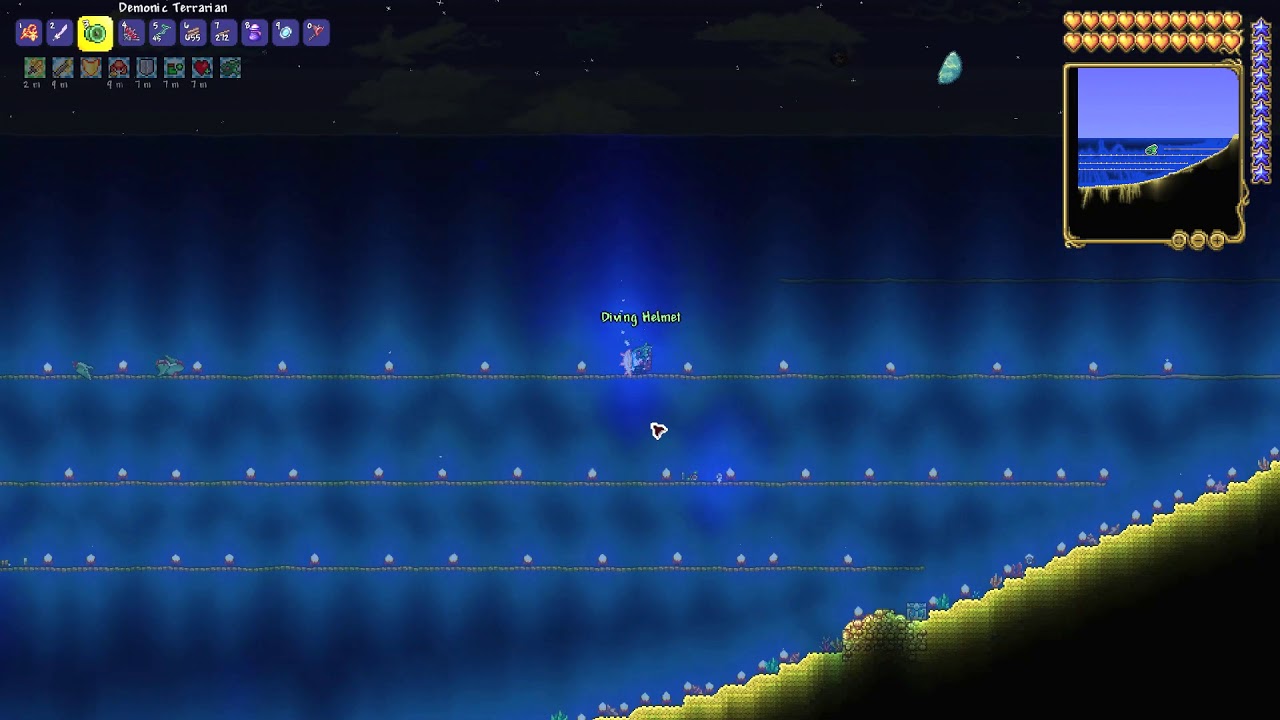
Task: Select the red tool in hotbar slot 4
Action: 131,32
